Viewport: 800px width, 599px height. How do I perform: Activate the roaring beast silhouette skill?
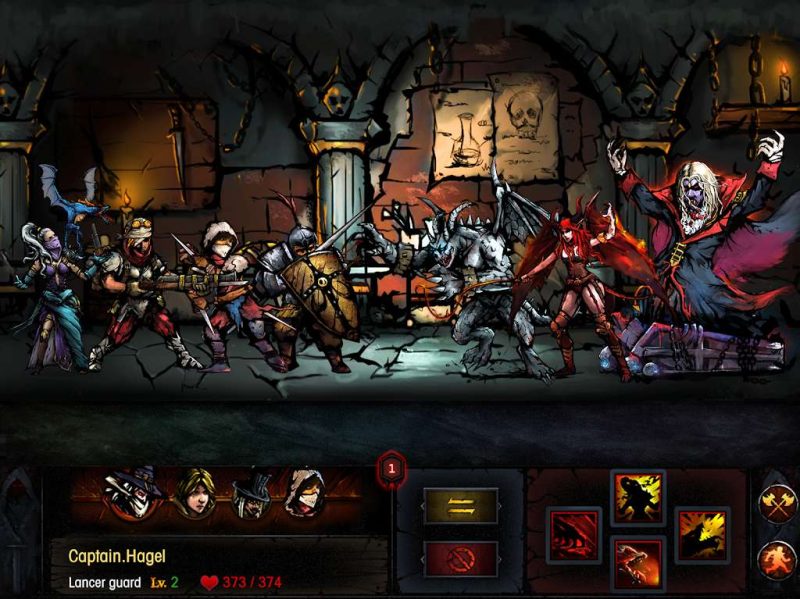637,498
